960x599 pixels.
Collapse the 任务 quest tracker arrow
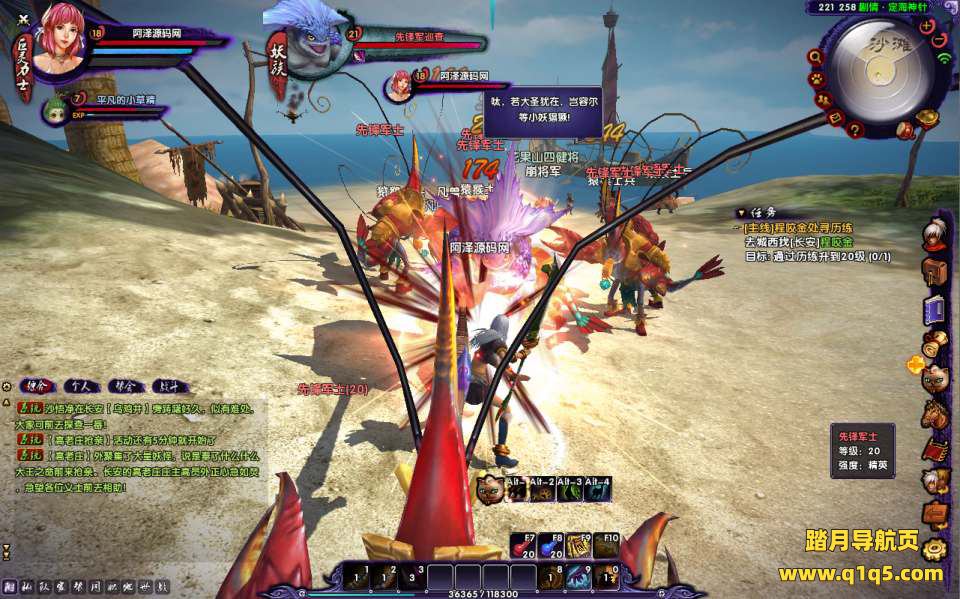coord(740,213)
